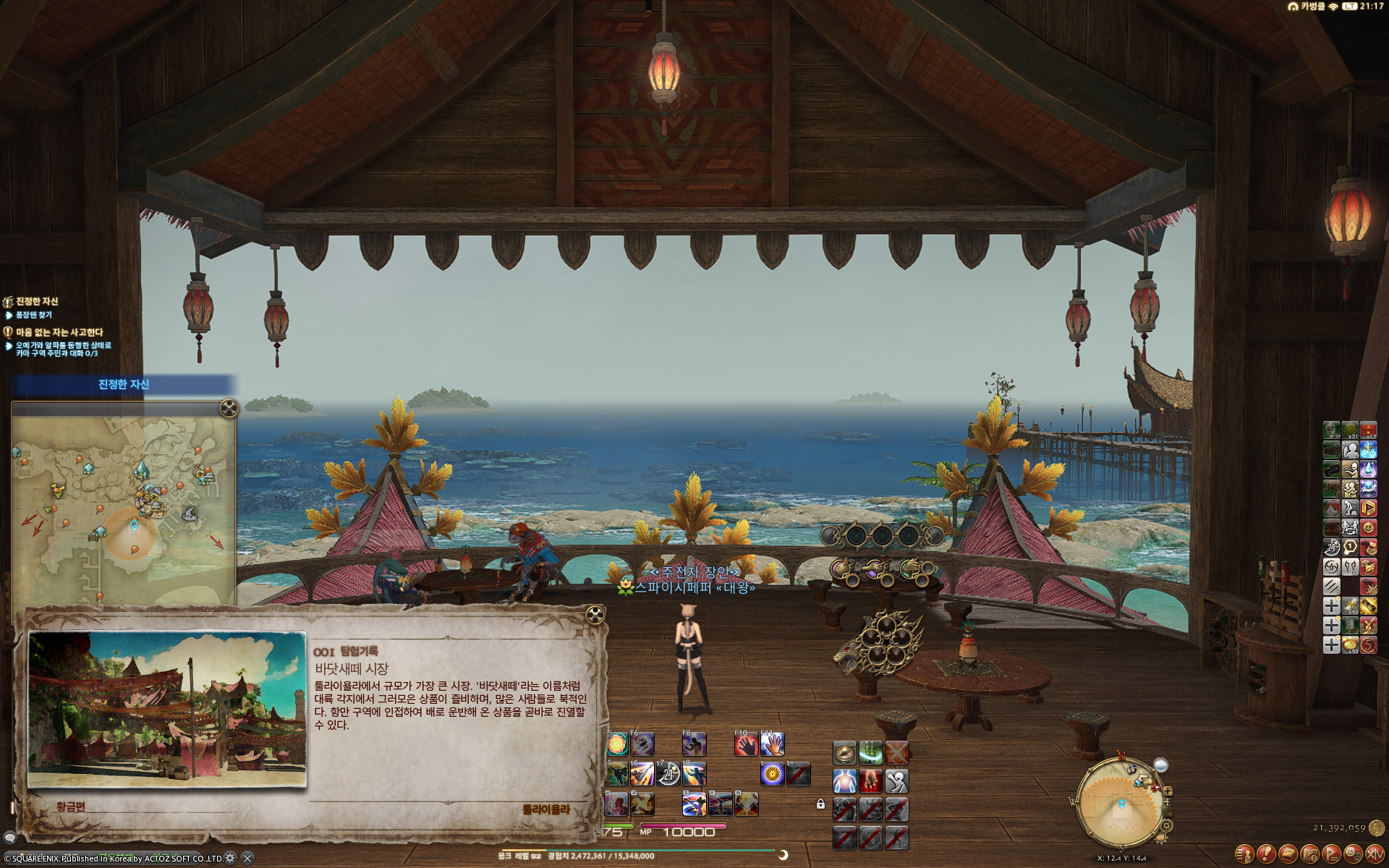Open the XIV system menu button

1375,854
